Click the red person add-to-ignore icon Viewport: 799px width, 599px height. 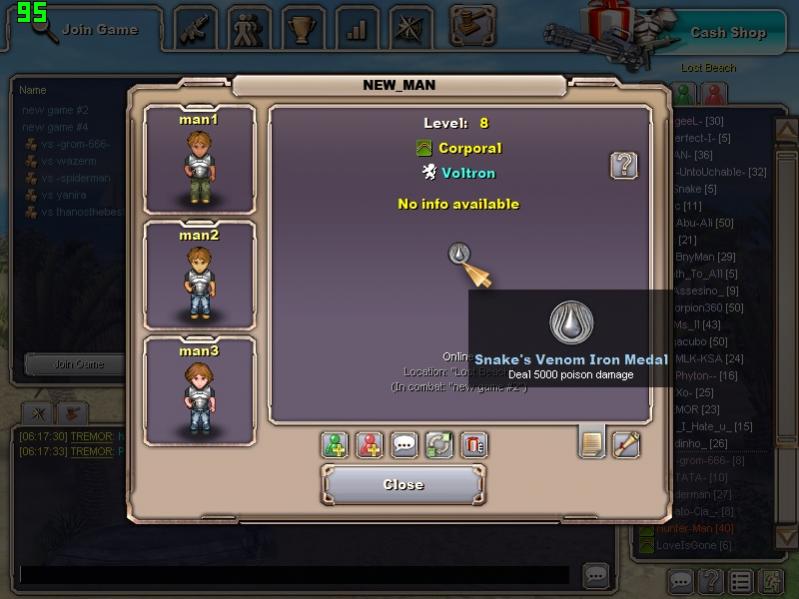tap(370, 445)
